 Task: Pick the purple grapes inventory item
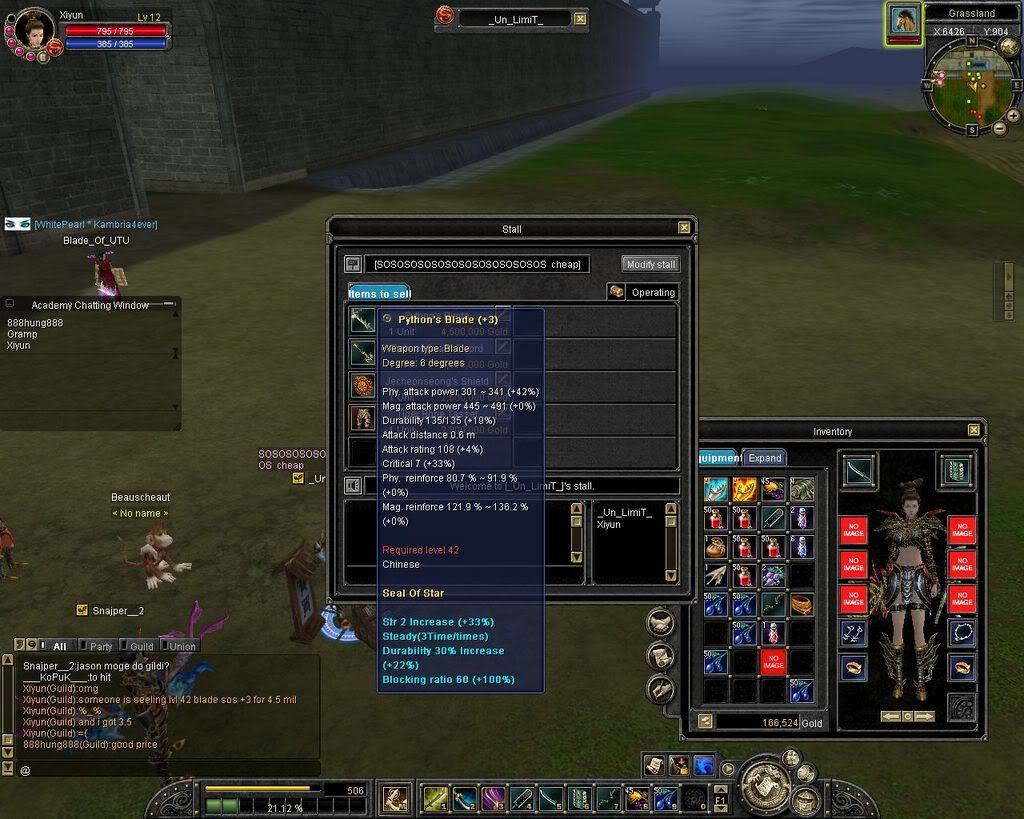pos(772,575)
